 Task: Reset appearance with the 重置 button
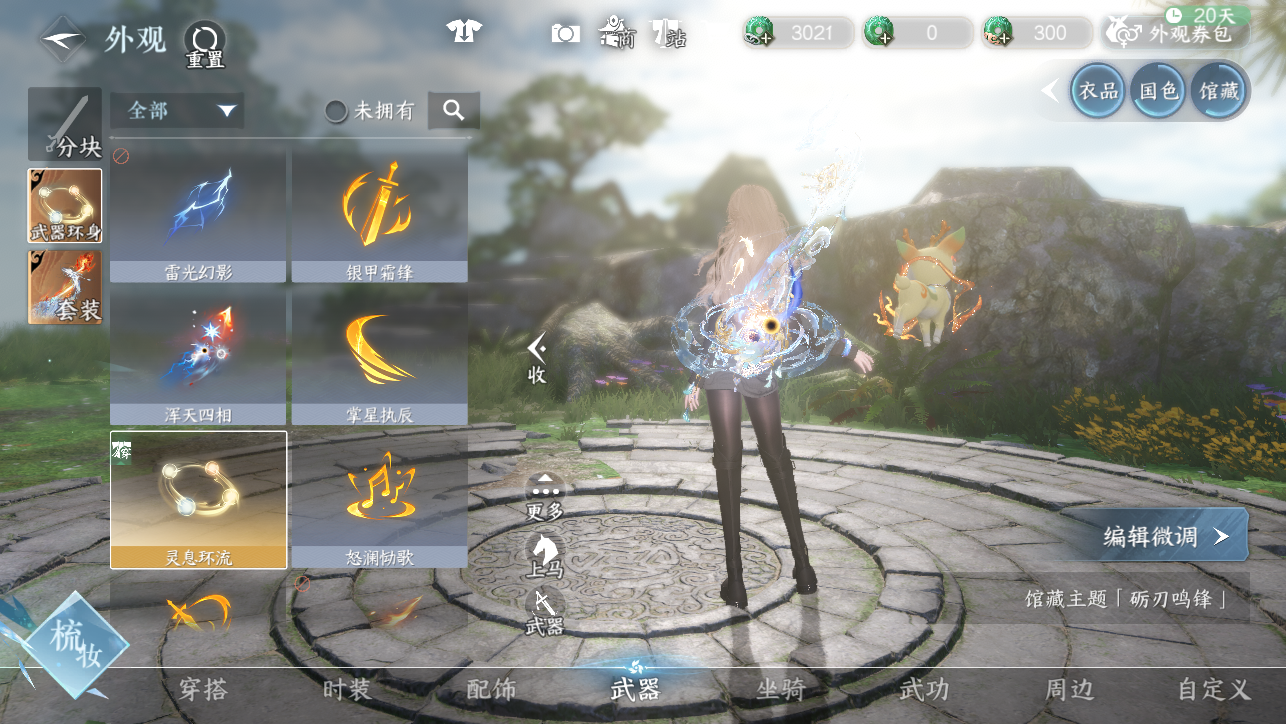204,44
